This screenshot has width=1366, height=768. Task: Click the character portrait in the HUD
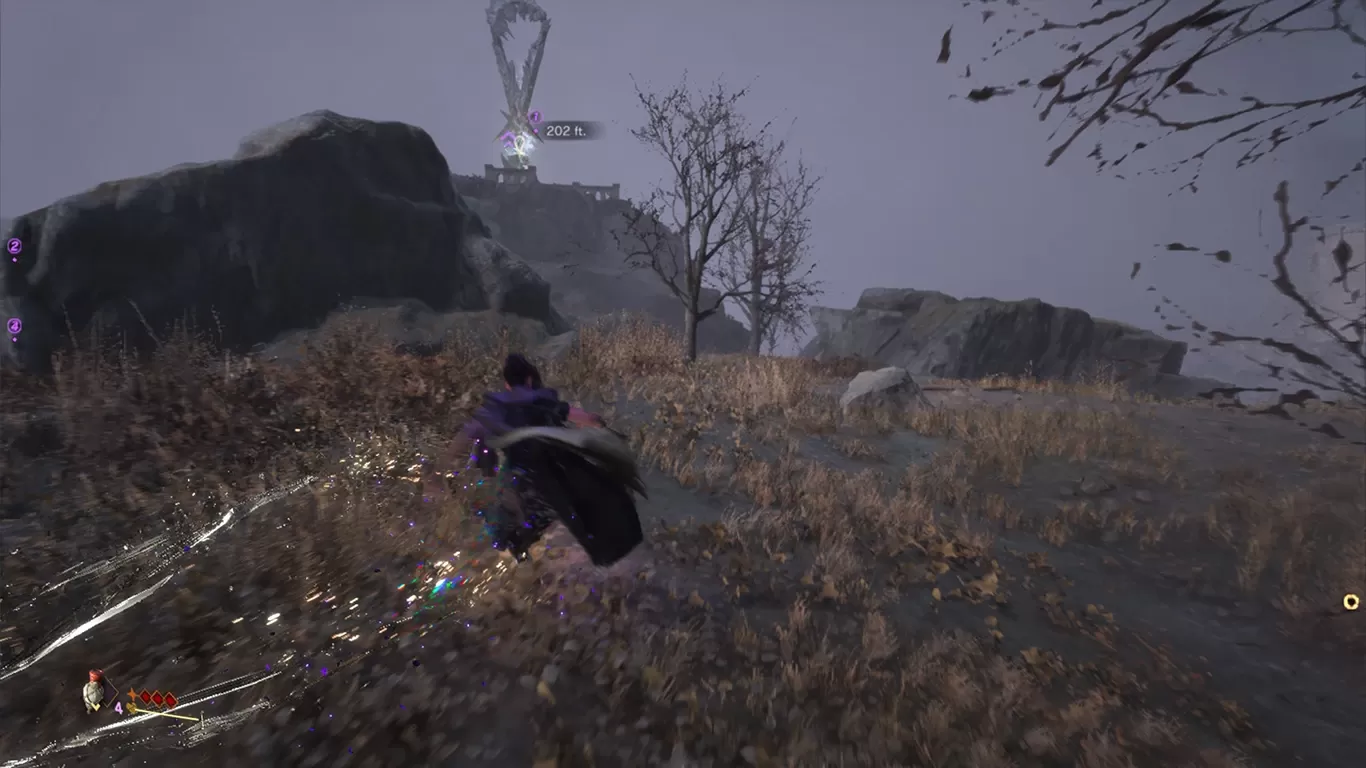click(93, 692)
